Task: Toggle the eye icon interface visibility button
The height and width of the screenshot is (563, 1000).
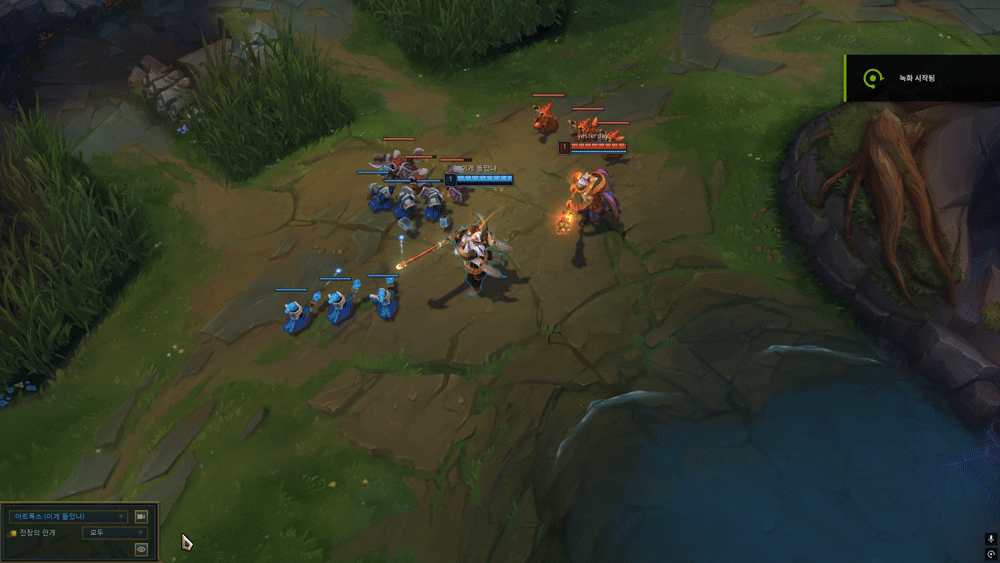Action: pos(141,549)
